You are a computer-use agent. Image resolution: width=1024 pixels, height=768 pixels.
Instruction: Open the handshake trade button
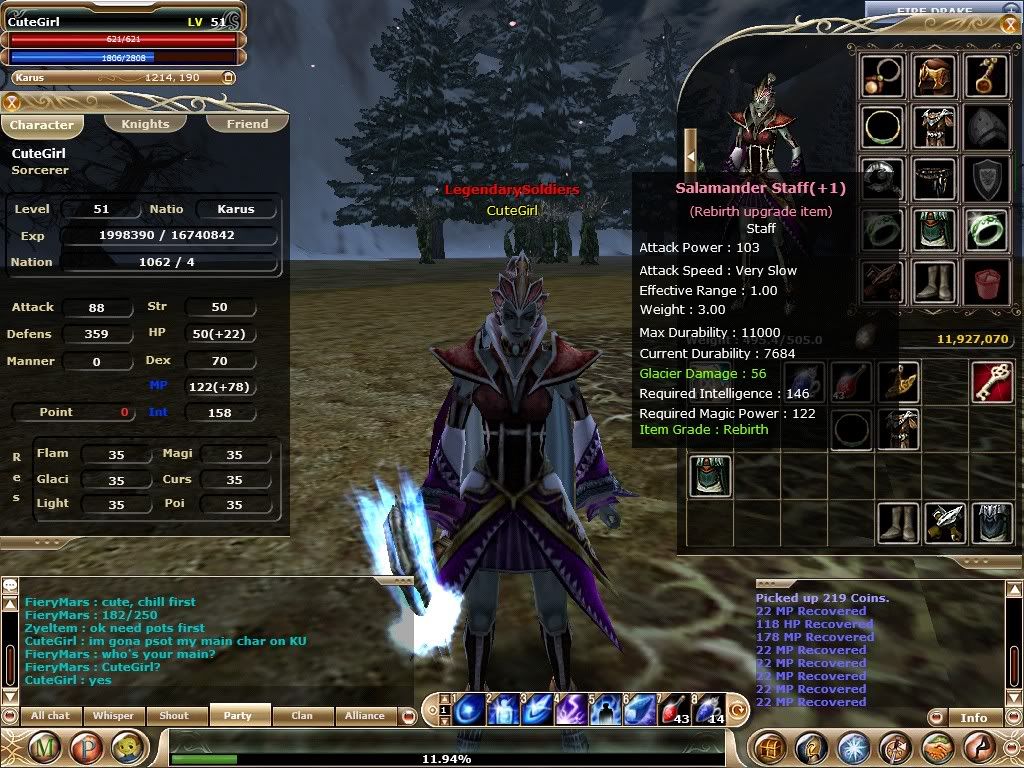coord(937,747)
